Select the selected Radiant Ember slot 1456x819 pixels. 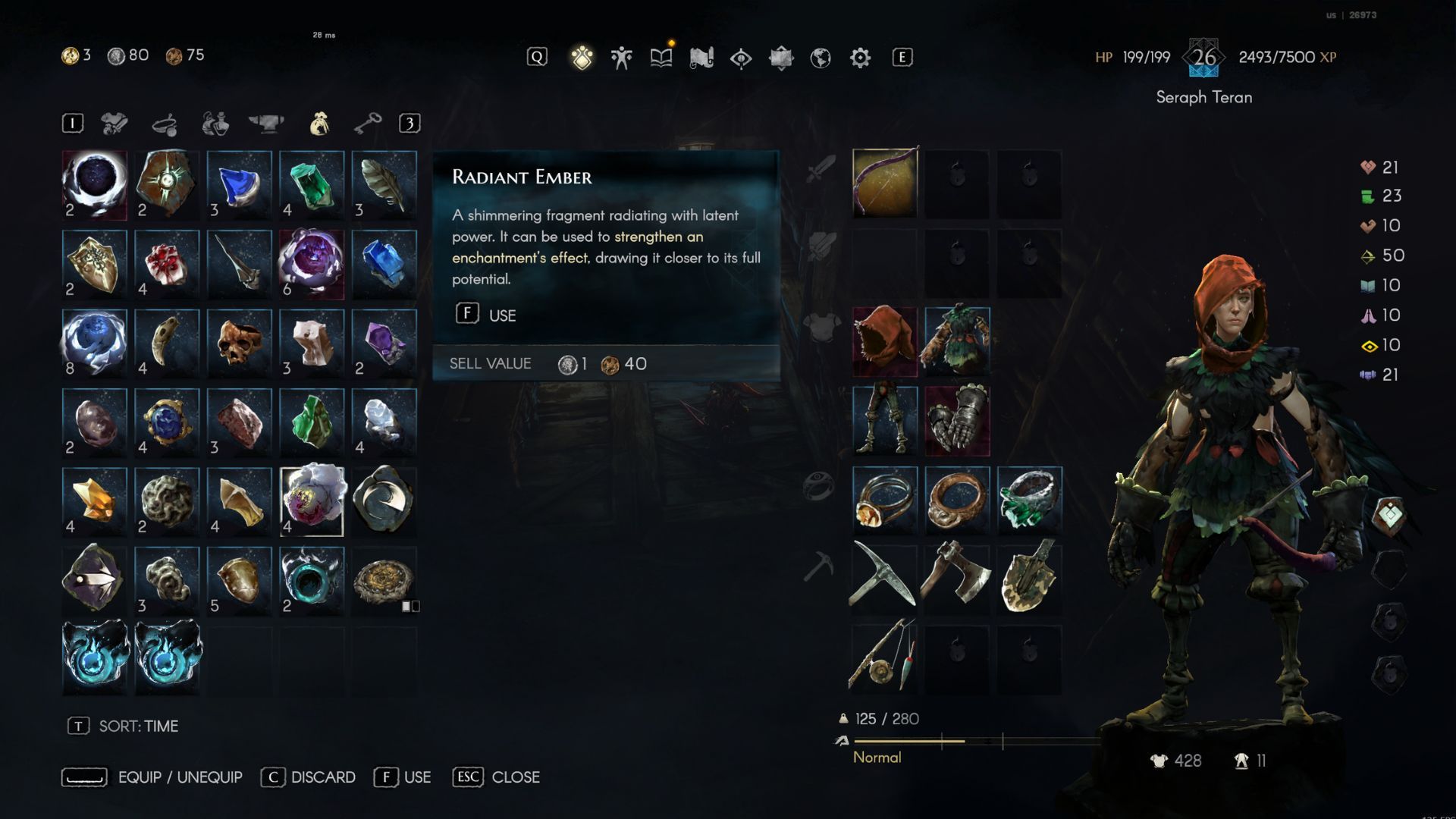[x=312, y=501]
